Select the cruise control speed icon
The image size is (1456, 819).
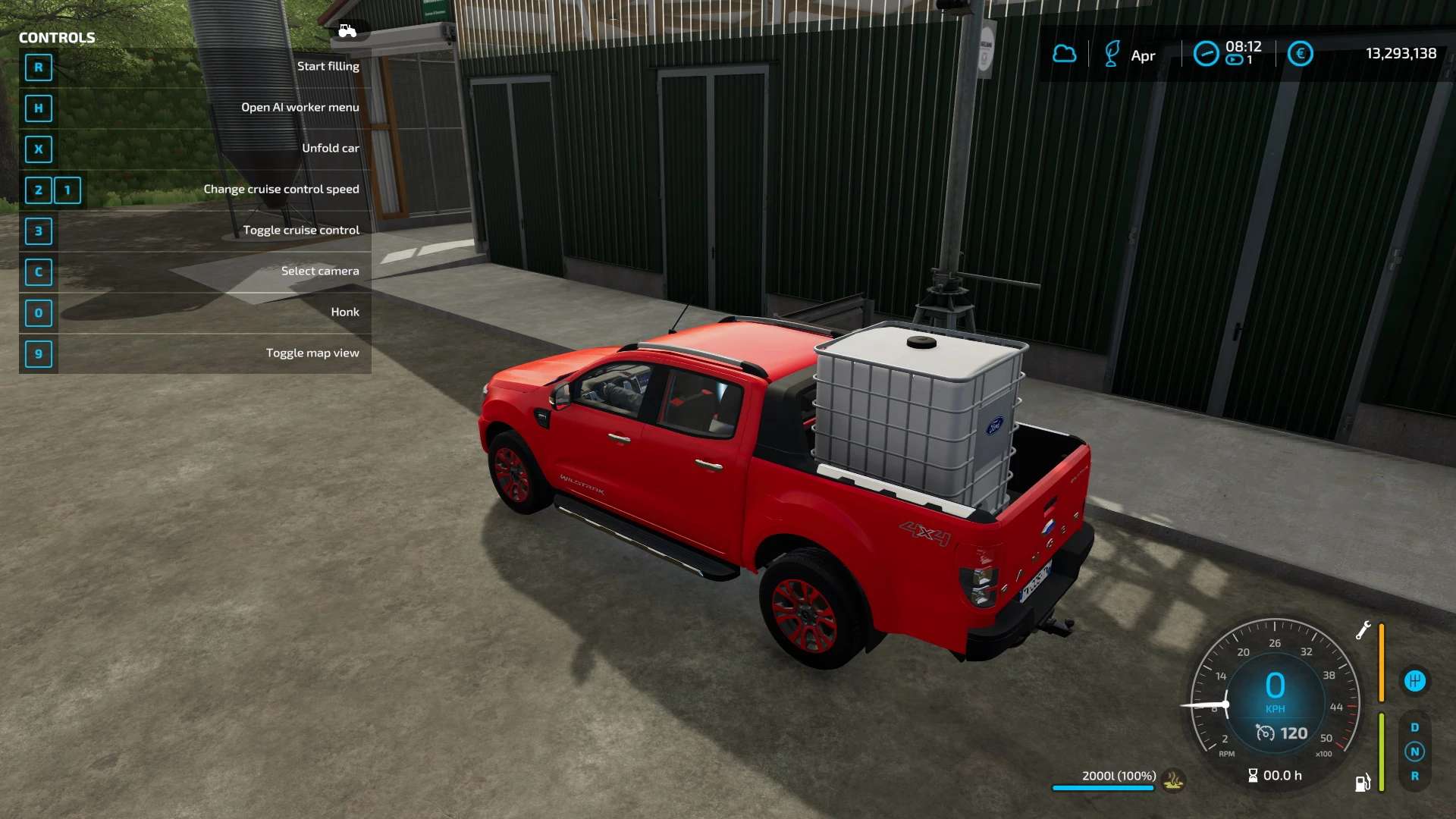click(x=1265, y=733)
